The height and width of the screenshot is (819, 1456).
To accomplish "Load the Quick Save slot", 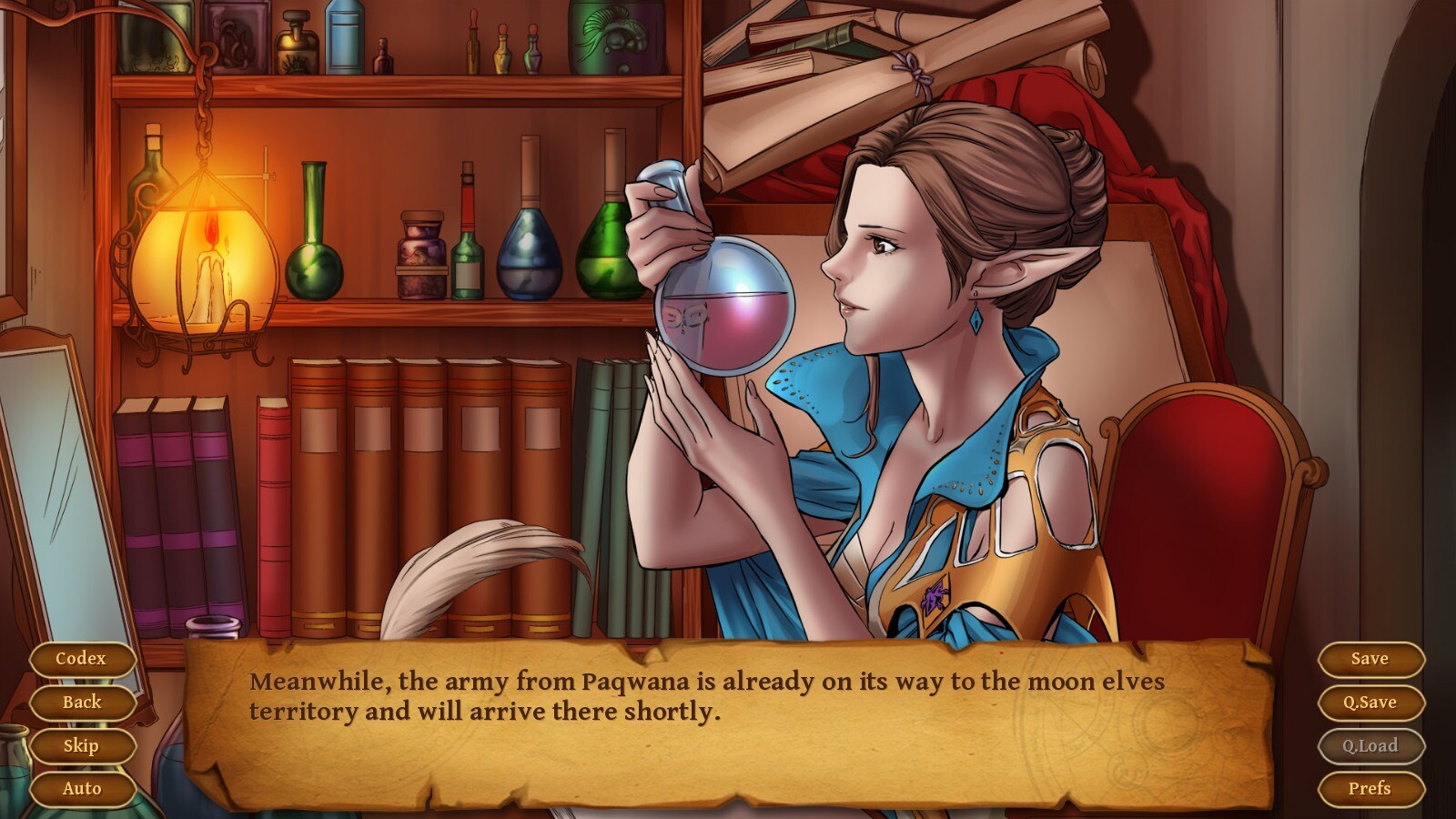I will click(1370, 745).
